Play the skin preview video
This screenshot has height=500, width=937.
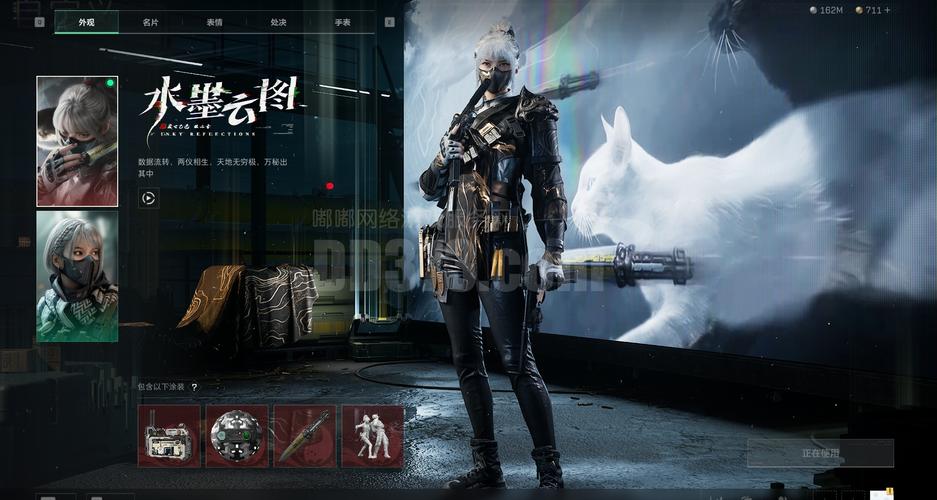[x=148, y=198]
